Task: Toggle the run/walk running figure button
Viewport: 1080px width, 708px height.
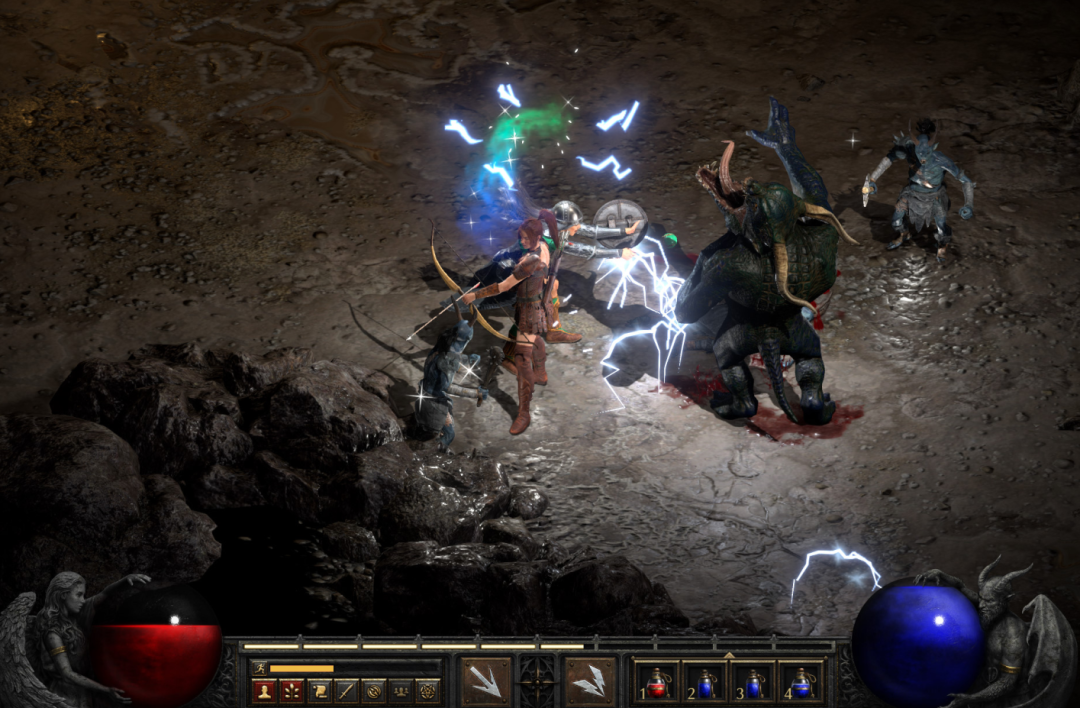Action: (260, 668)
